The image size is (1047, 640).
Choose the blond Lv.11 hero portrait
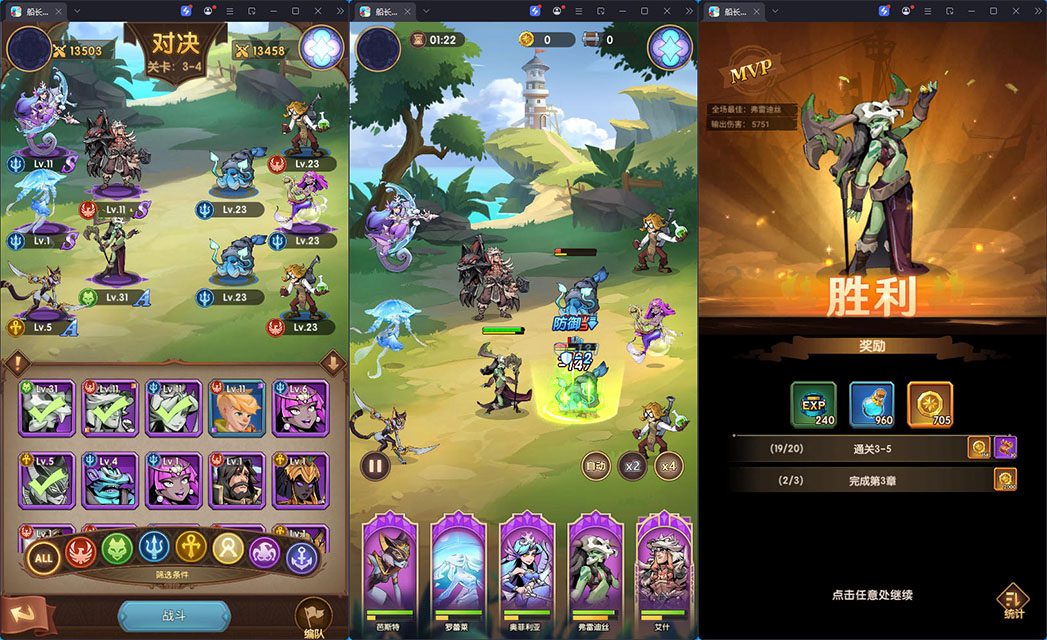click(237, 407)
